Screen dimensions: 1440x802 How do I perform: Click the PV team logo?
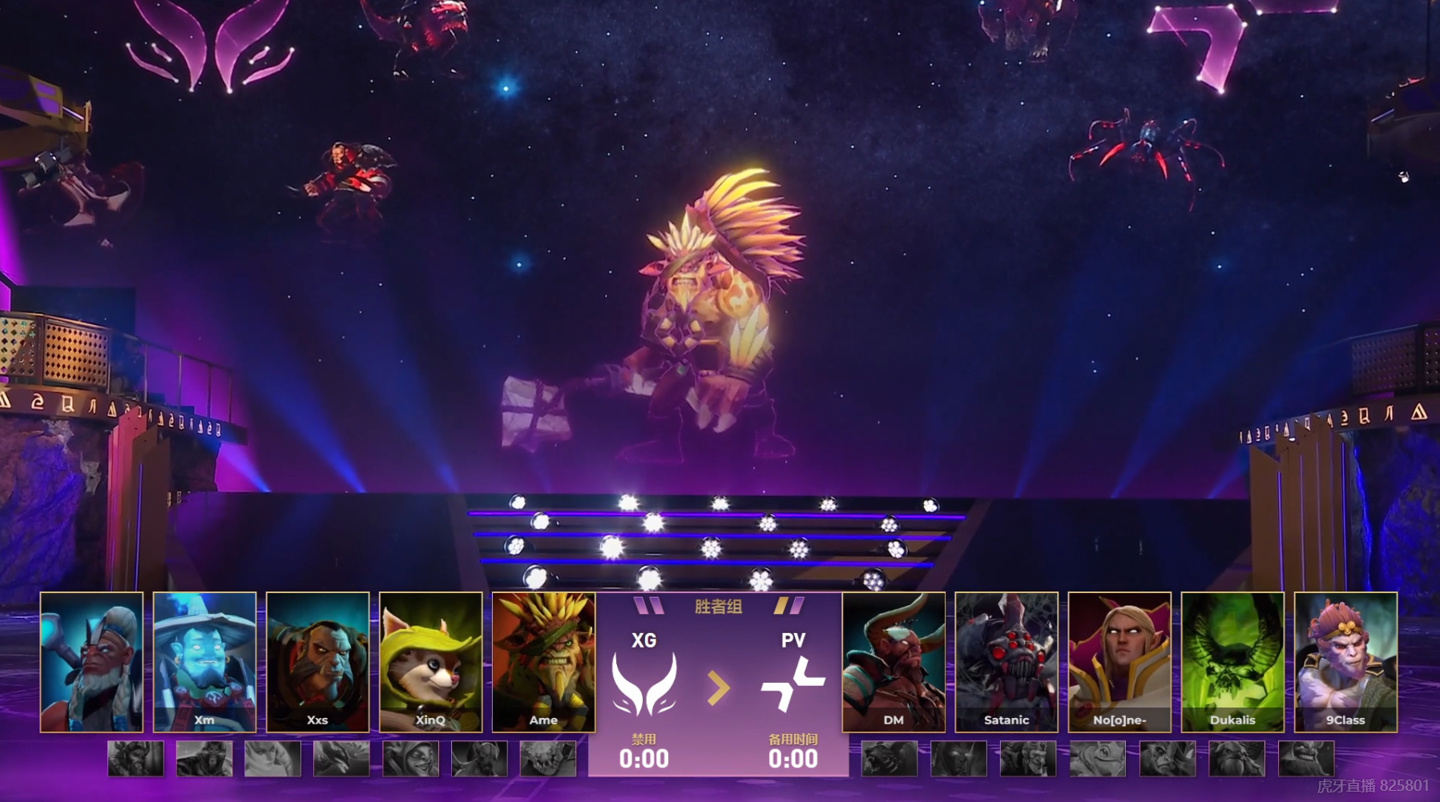793,685
